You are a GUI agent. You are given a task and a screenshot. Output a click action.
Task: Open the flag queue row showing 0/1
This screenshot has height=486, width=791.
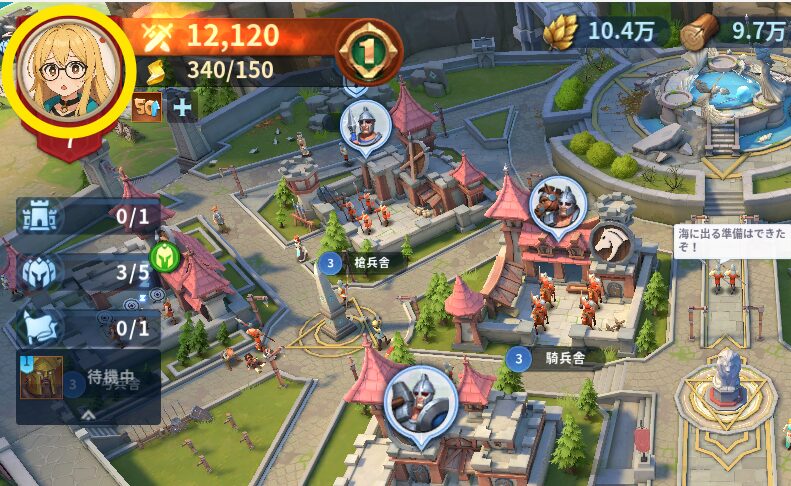click(90, 327)
